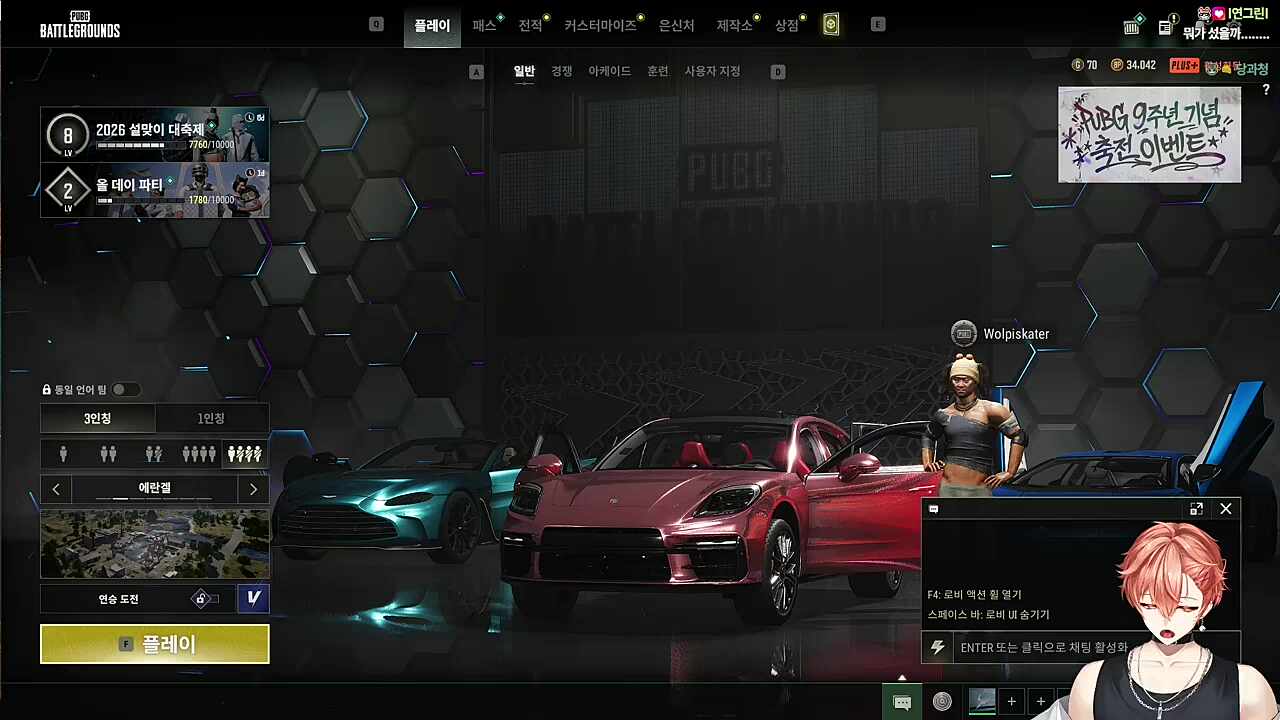Go to the 은신처 tab

[x=676, y=25]
